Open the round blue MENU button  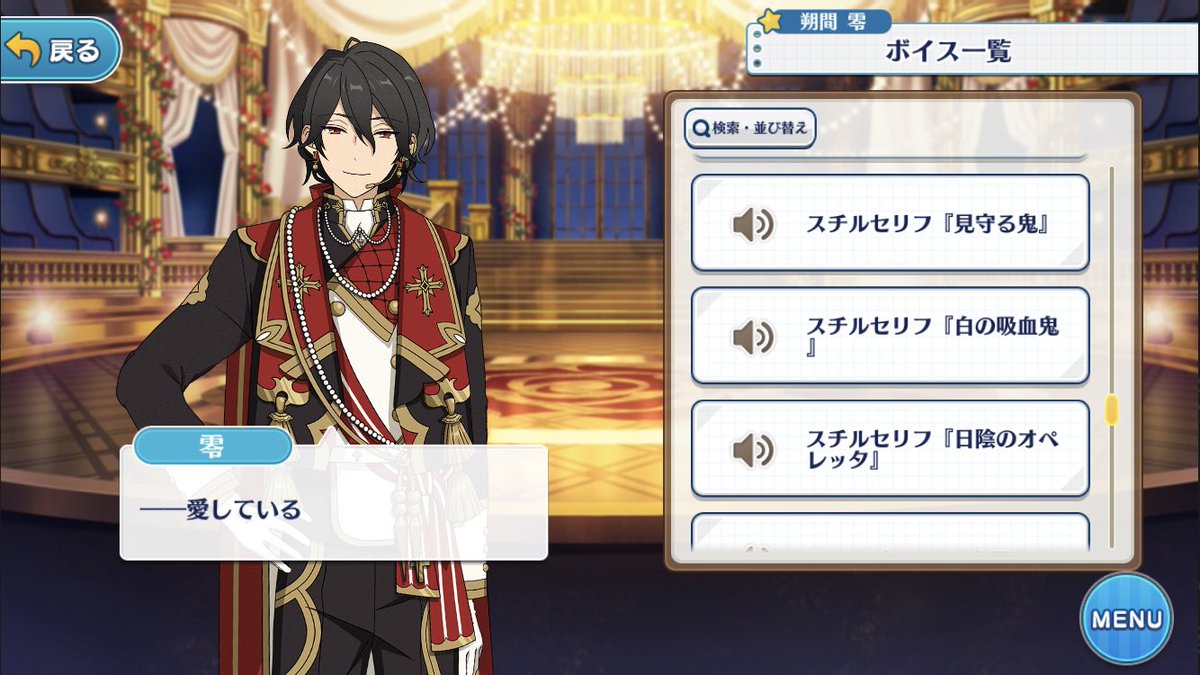(x=1126, y=618)
